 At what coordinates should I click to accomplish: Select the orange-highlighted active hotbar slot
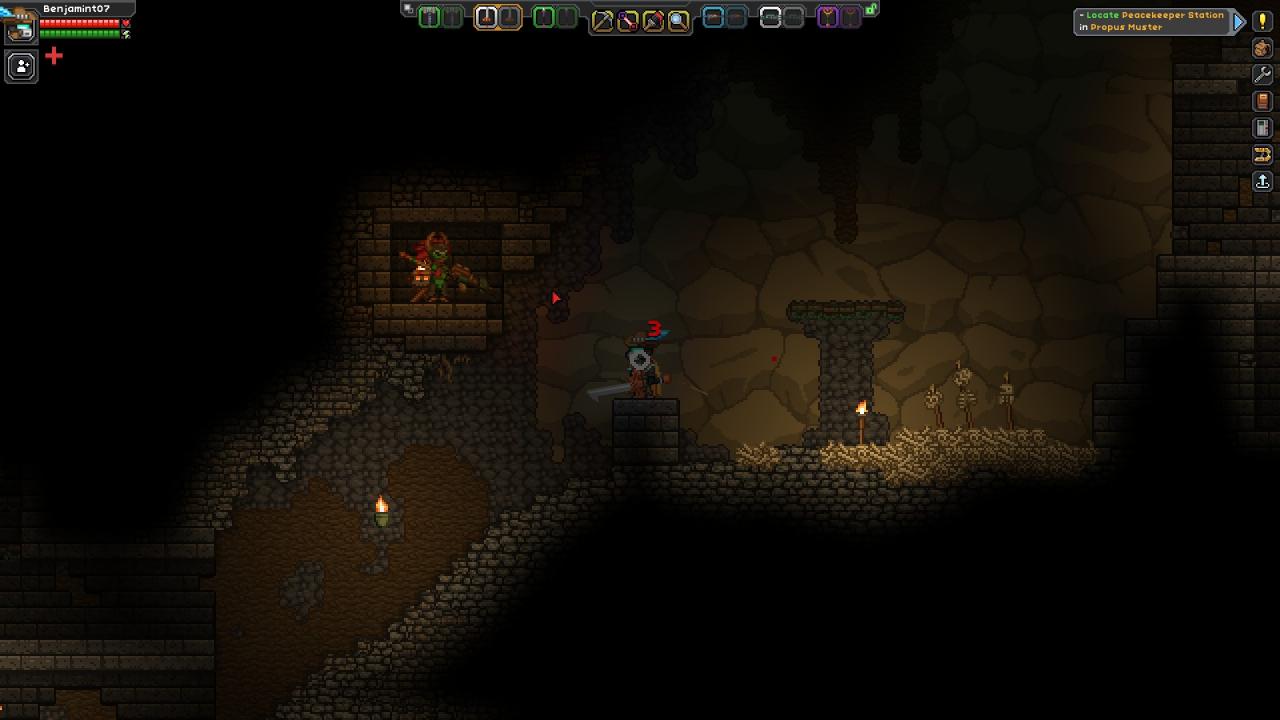(486, 18)
